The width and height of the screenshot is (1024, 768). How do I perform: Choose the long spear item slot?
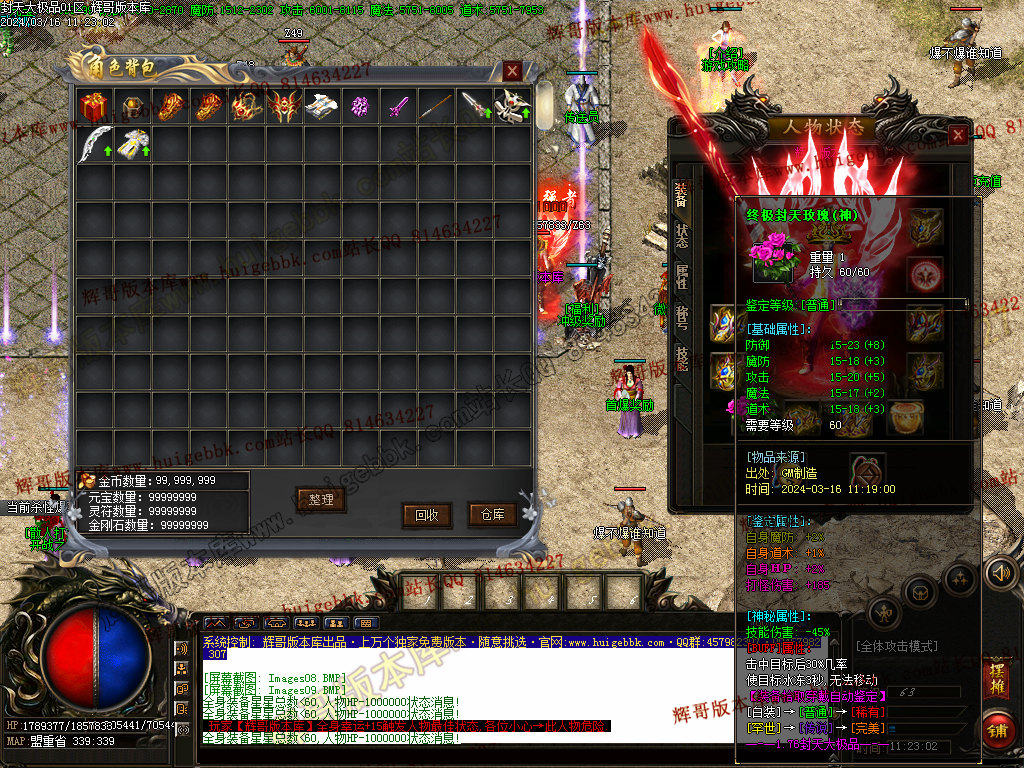[x=436, y=106]
